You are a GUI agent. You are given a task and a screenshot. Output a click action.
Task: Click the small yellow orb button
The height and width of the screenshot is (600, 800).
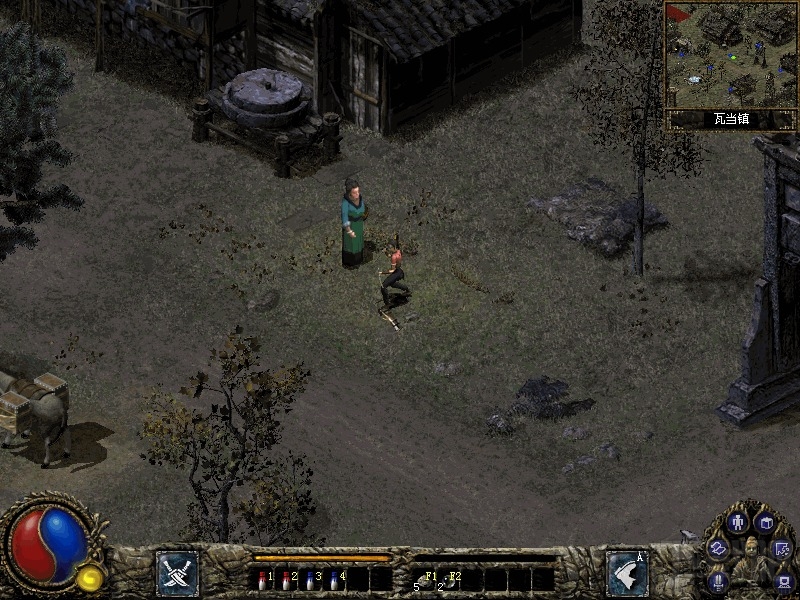(90, 576)
